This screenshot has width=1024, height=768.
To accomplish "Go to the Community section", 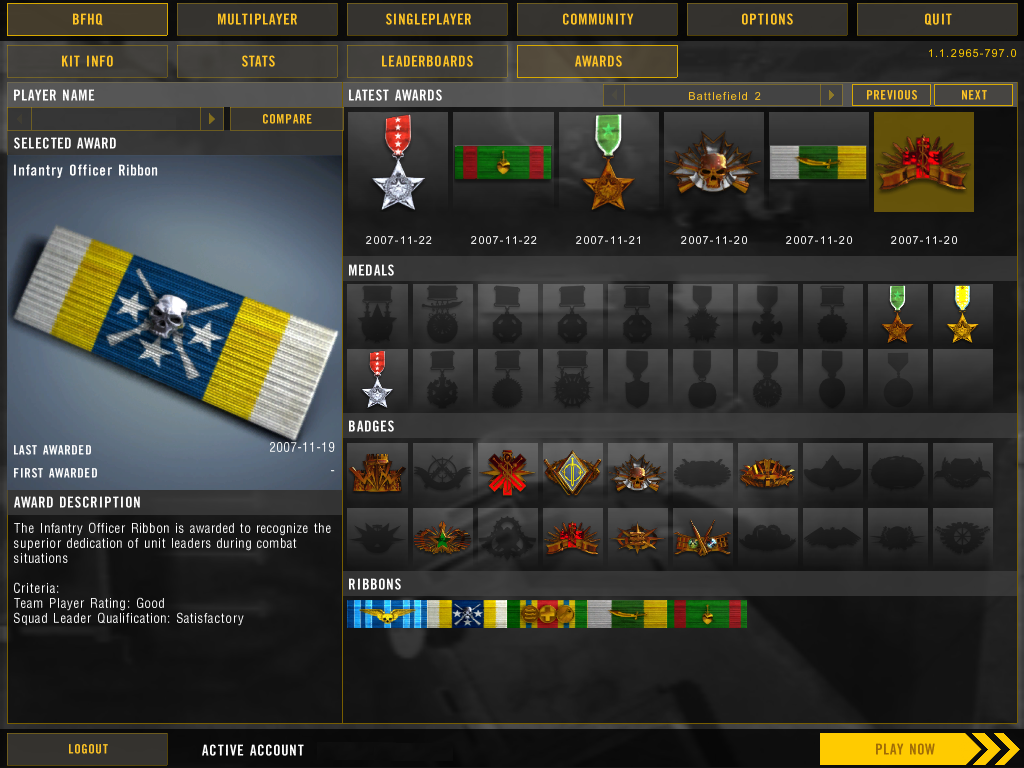I will click(597, 19).
